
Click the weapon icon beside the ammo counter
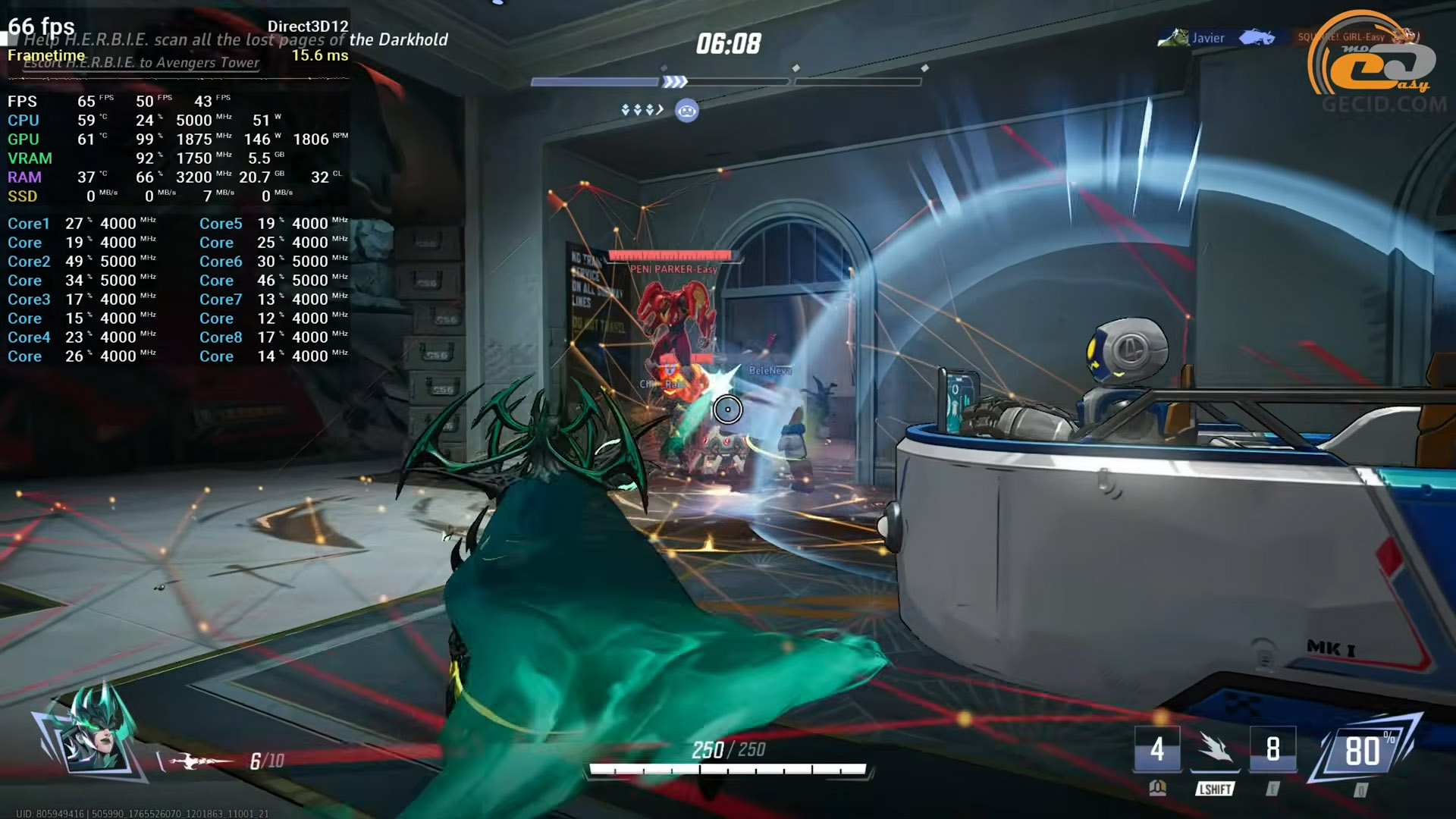point(199,761)
